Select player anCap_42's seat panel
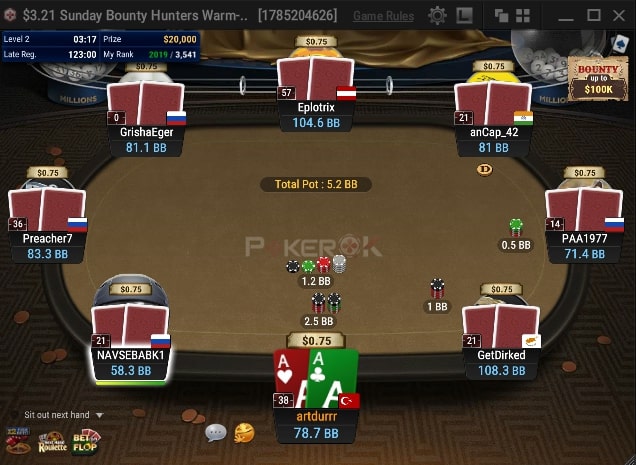The width and height of the screenshot is (636, 465). pyautogui.click(x=492, y=139)
